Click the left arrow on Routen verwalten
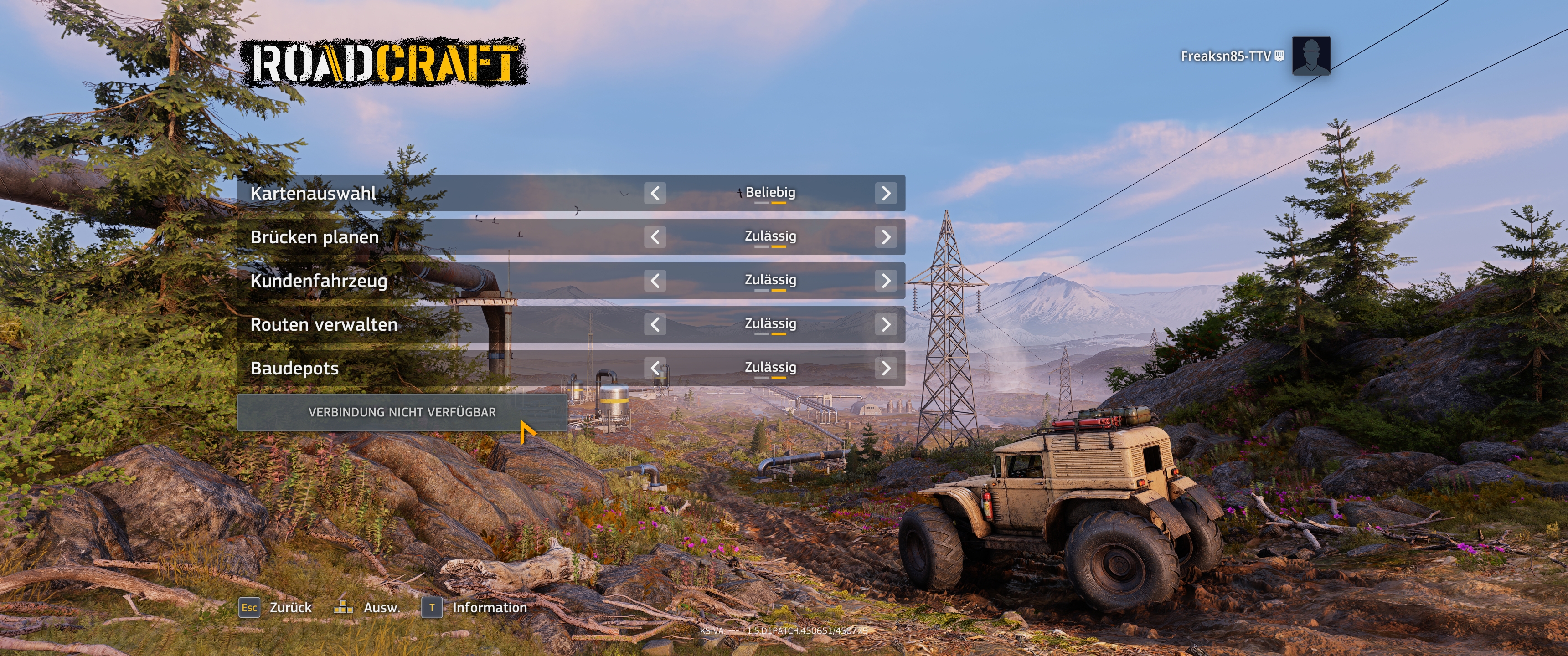 (x=656, y=324)
